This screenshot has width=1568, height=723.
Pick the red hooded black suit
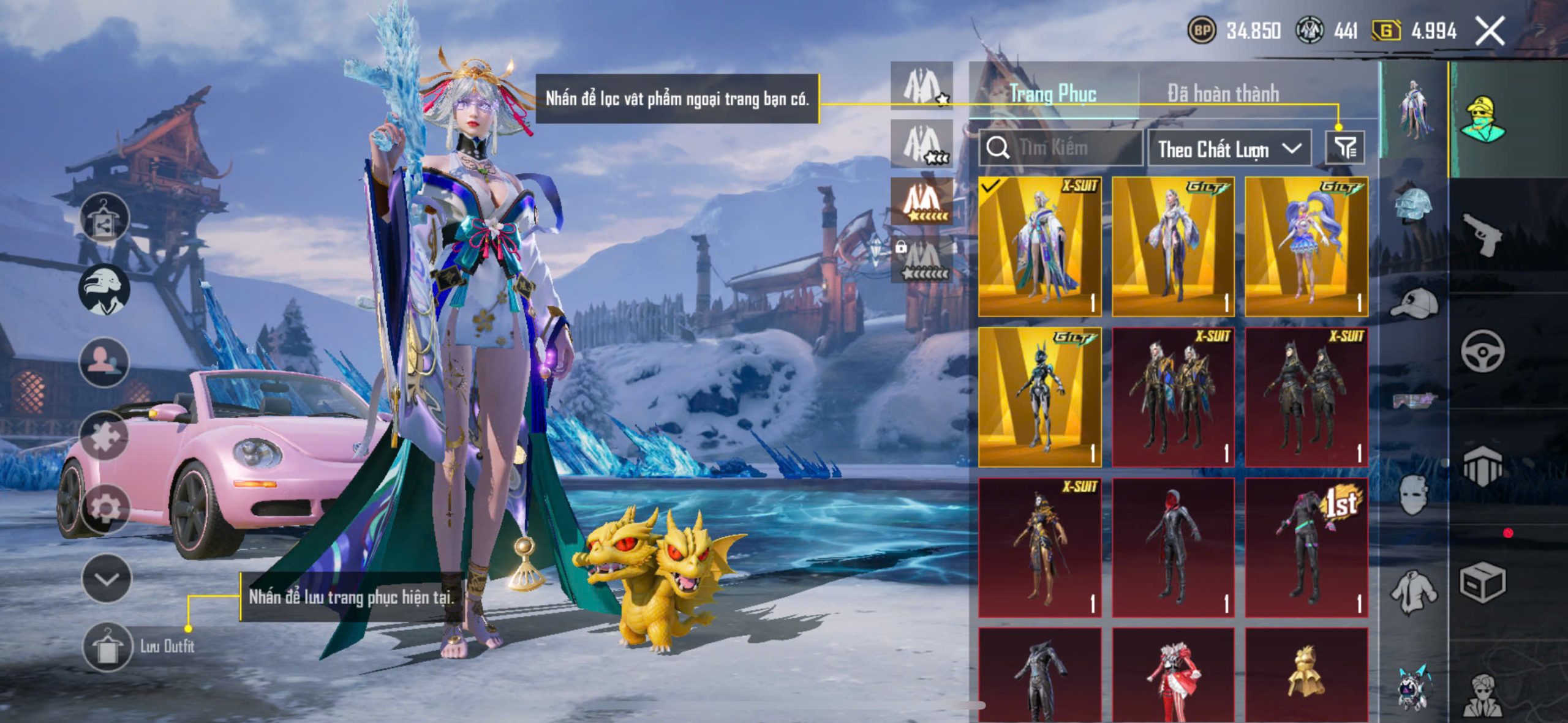pos(1173,547)
